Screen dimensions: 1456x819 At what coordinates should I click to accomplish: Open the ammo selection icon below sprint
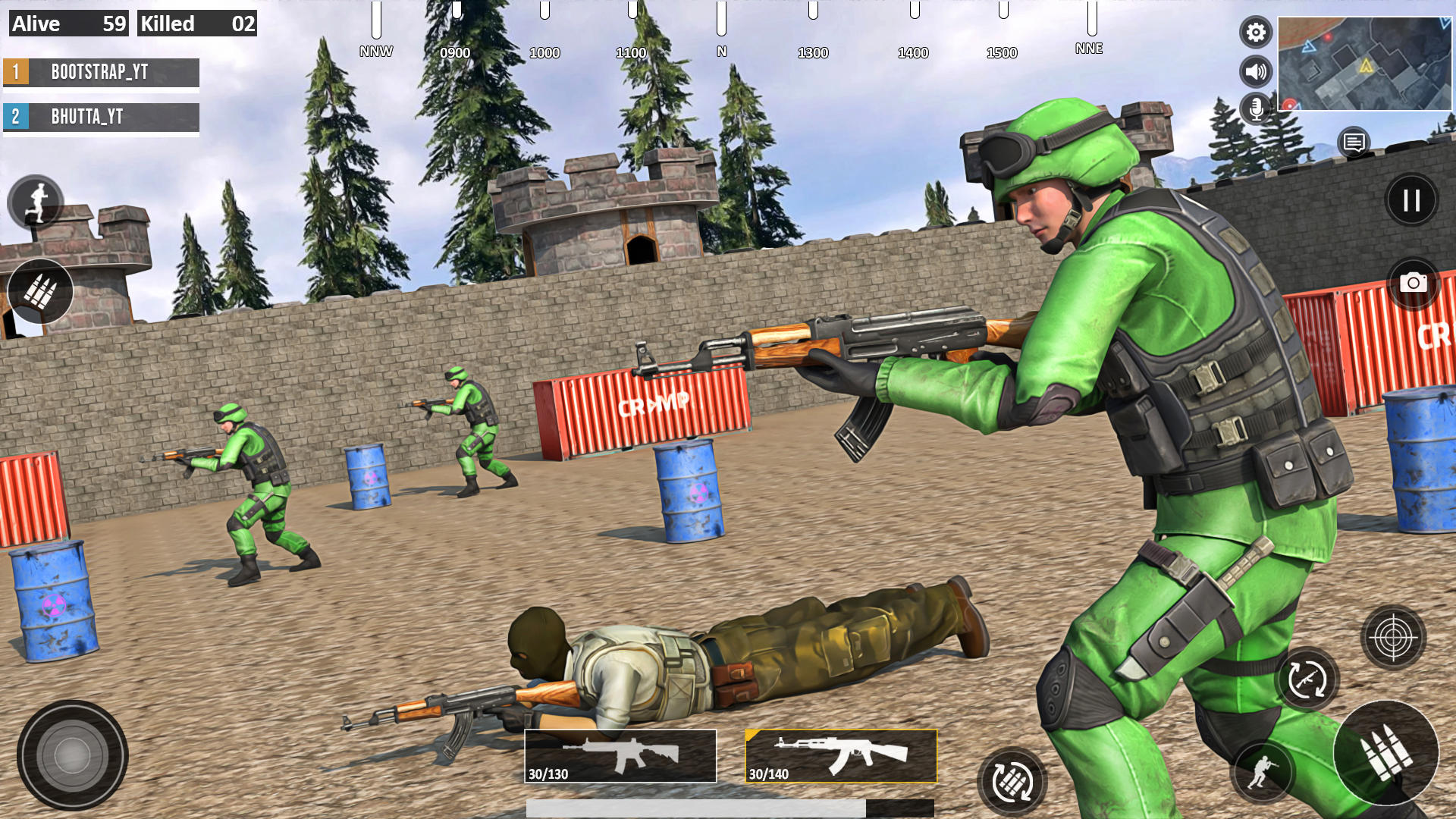coord(42,290)
